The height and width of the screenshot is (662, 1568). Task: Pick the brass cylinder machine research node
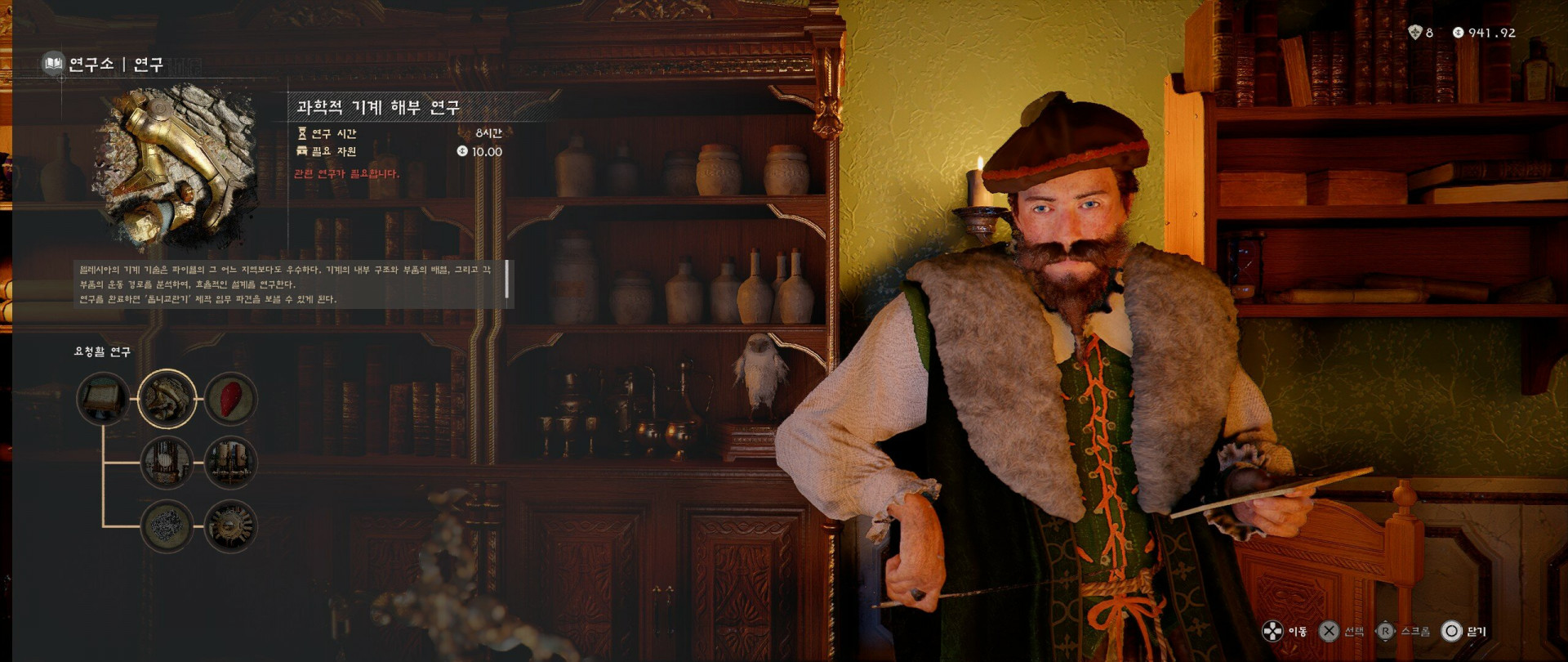coord(230,463)
